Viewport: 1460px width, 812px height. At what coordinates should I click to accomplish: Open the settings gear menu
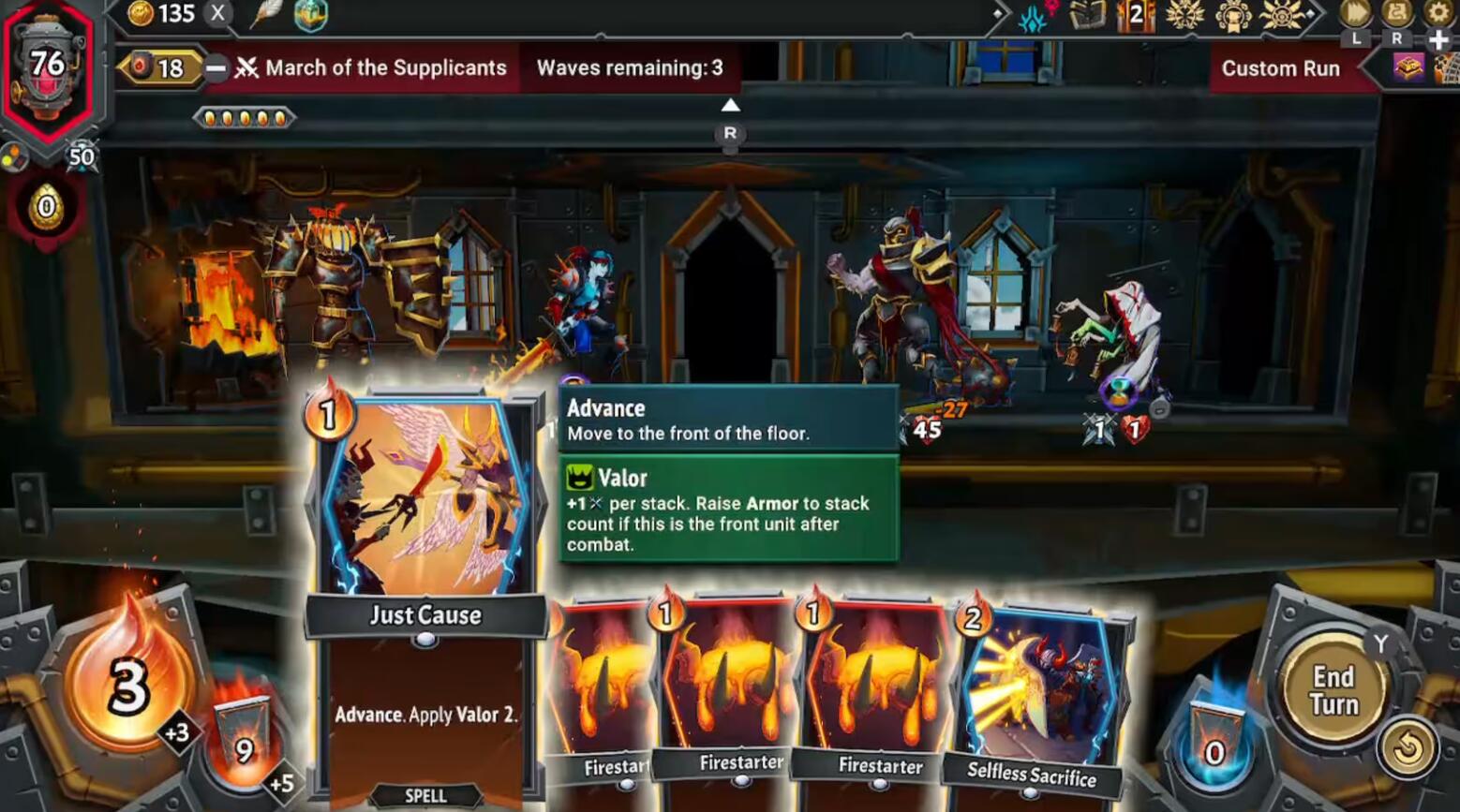[x=1438, y=12]
